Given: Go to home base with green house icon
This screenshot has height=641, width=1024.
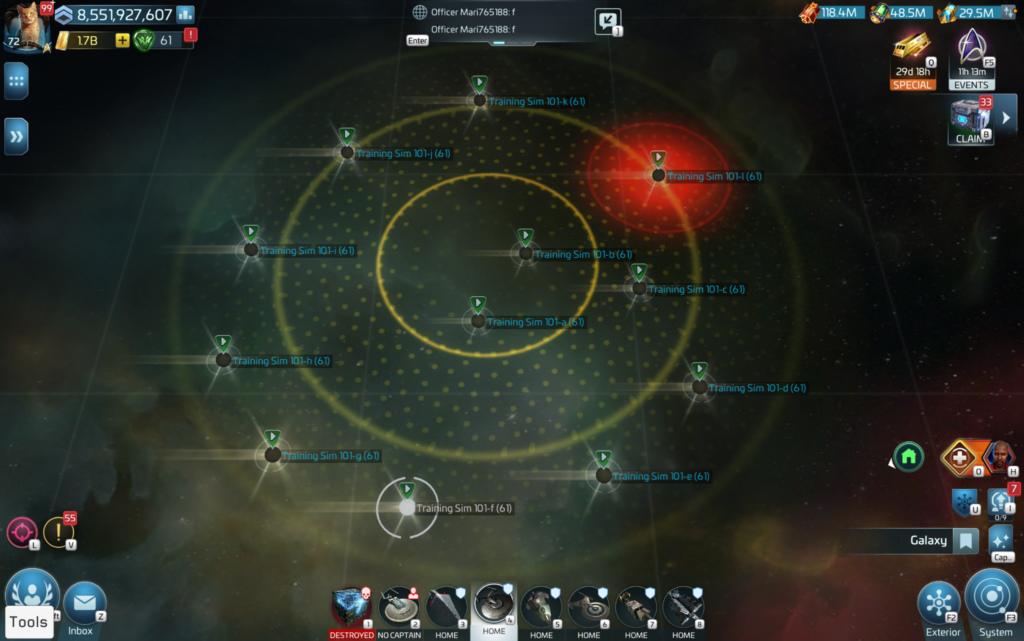Looking at the screenshot, I should 908,457.
